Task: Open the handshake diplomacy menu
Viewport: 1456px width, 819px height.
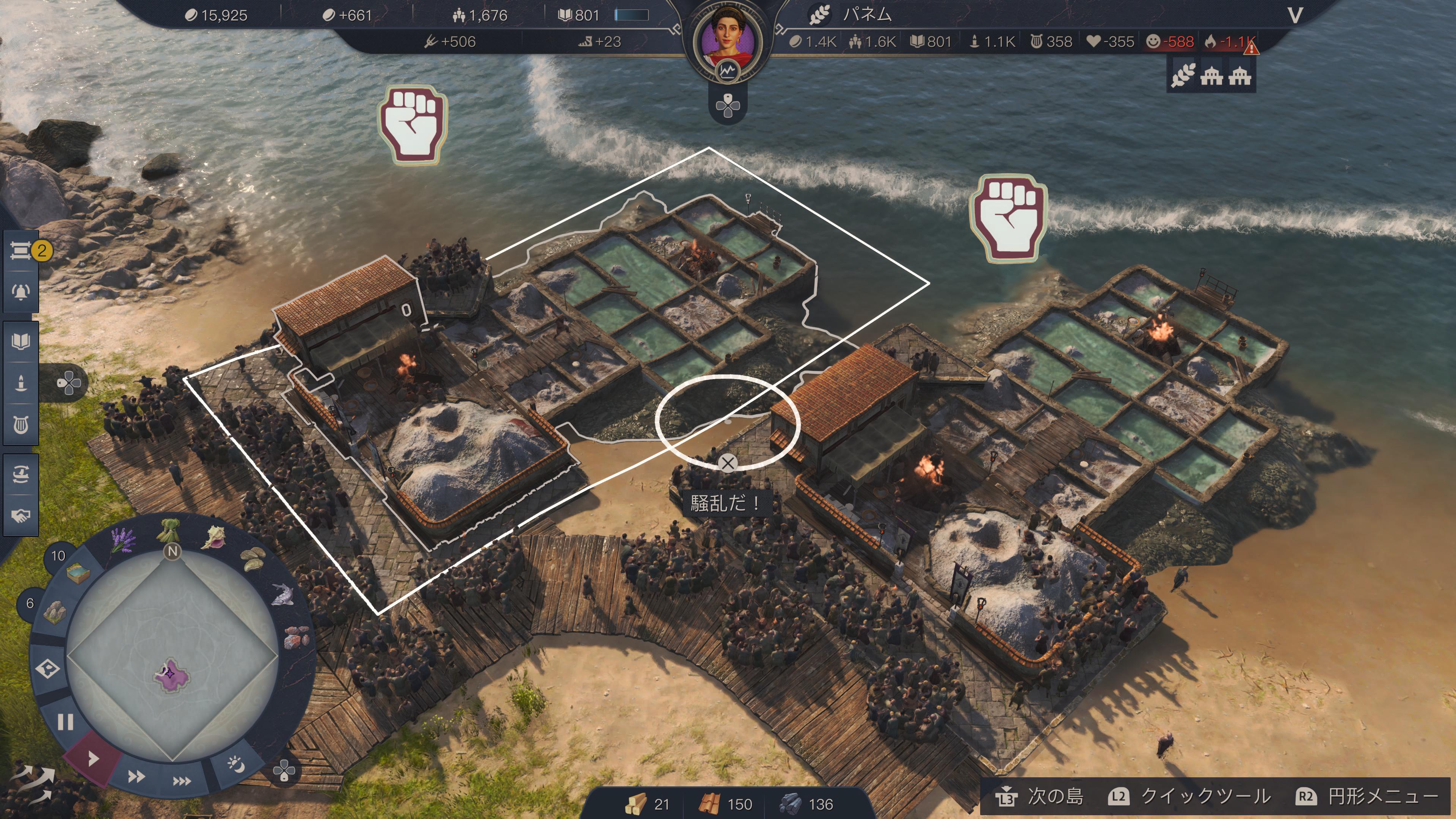Action: 21,516
